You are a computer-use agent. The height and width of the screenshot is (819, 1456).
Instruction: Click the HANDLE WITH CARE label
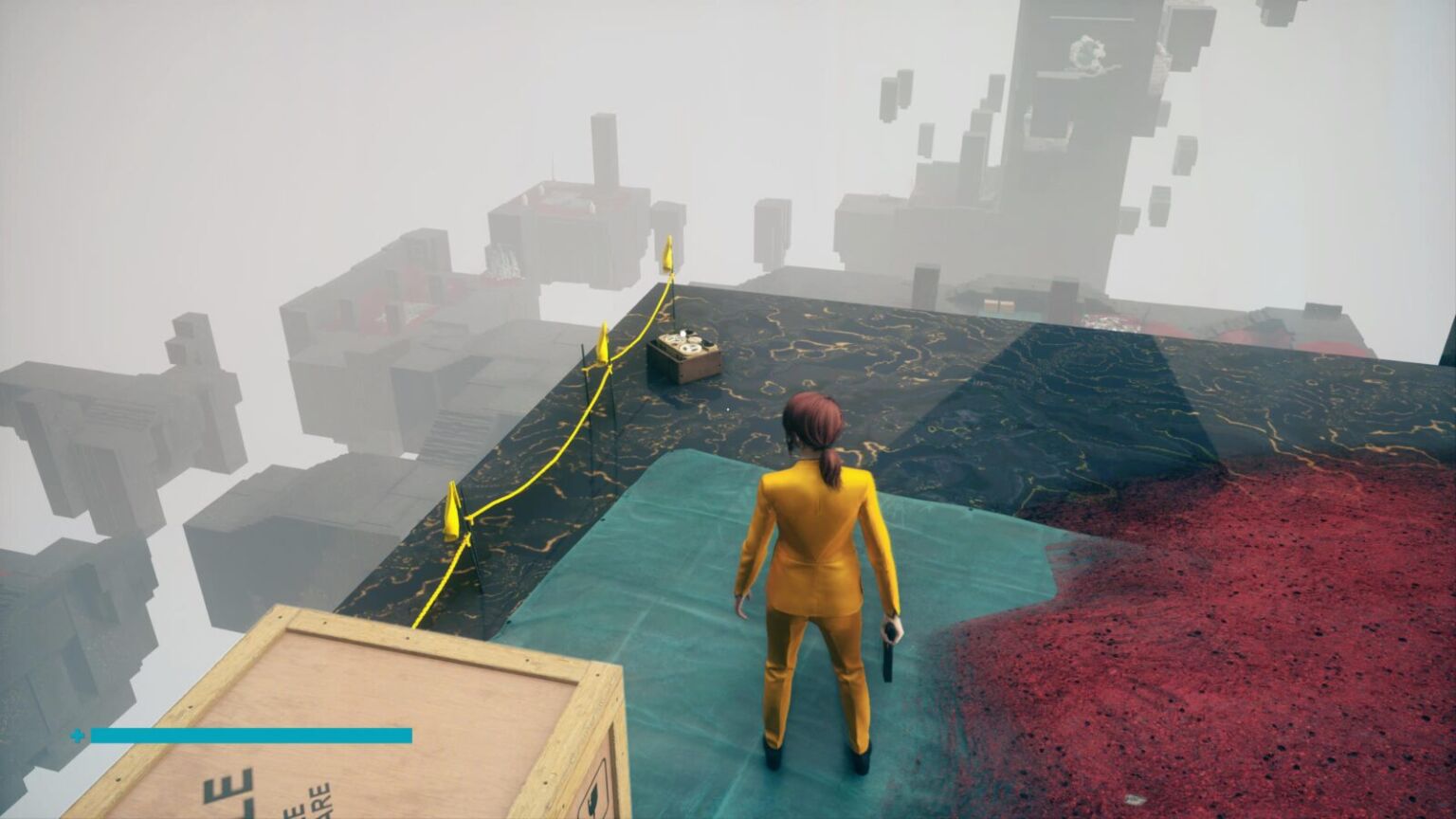(x=311, y=799)
